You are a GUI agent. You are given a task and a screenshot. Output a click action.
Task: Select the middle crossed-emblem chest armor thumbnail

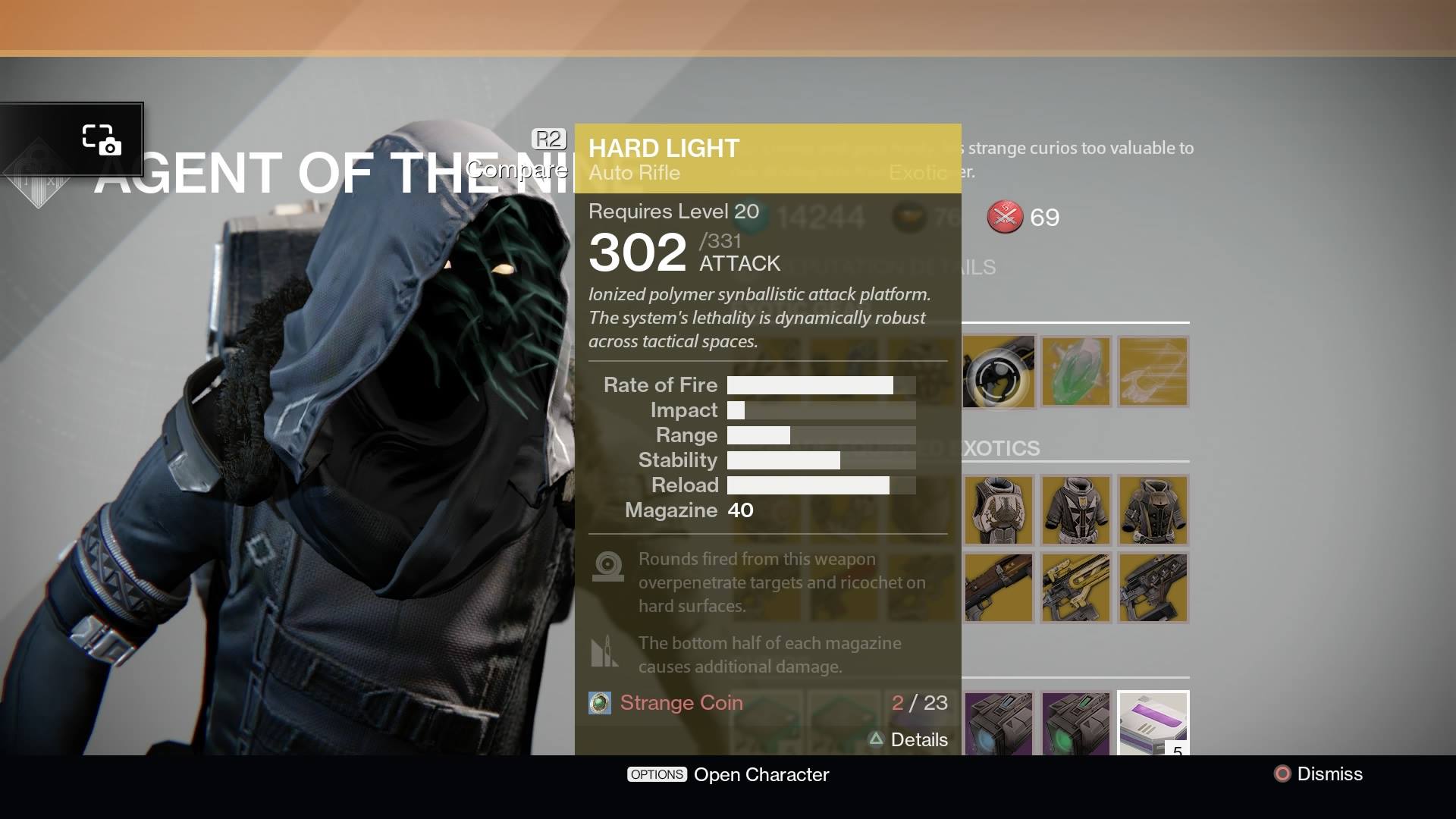[x=1075, y=510]
